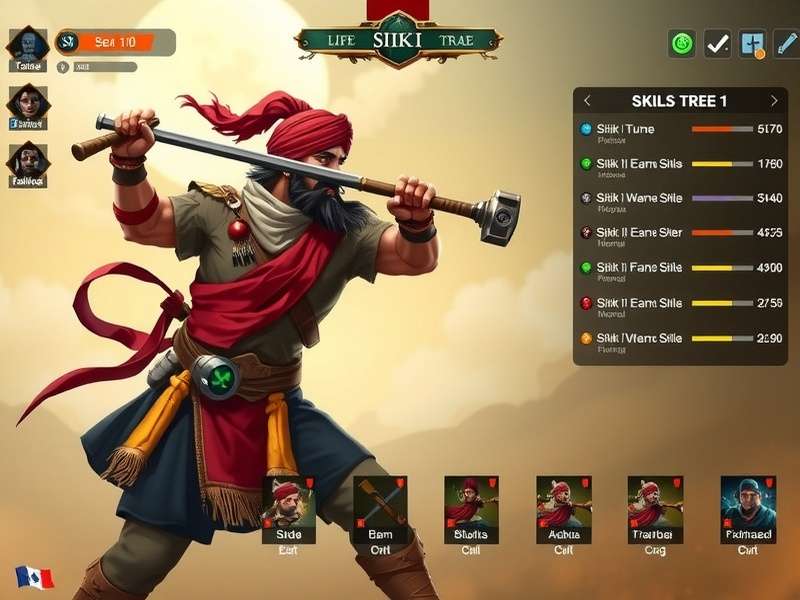The height and width of the screenshot is (600, 800).
Task: Activate the white checkmark button
Action: (x=717, y=43)
